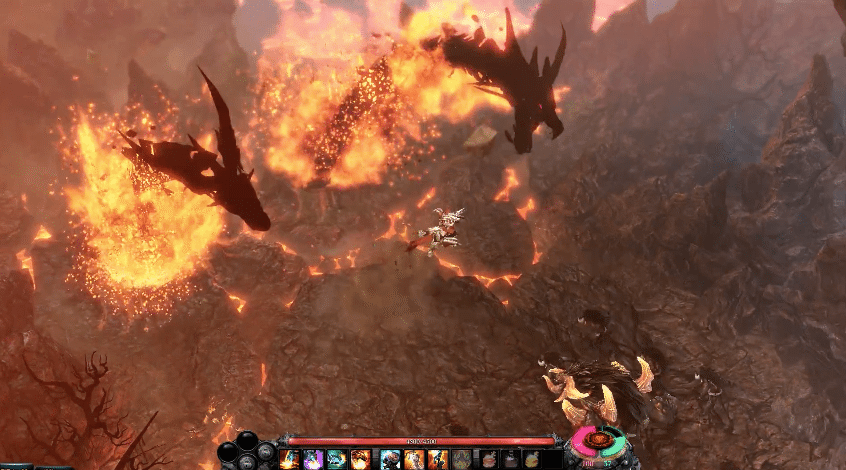Use the dark flask consumable slot
846x470 pixels.
(509, 459)
